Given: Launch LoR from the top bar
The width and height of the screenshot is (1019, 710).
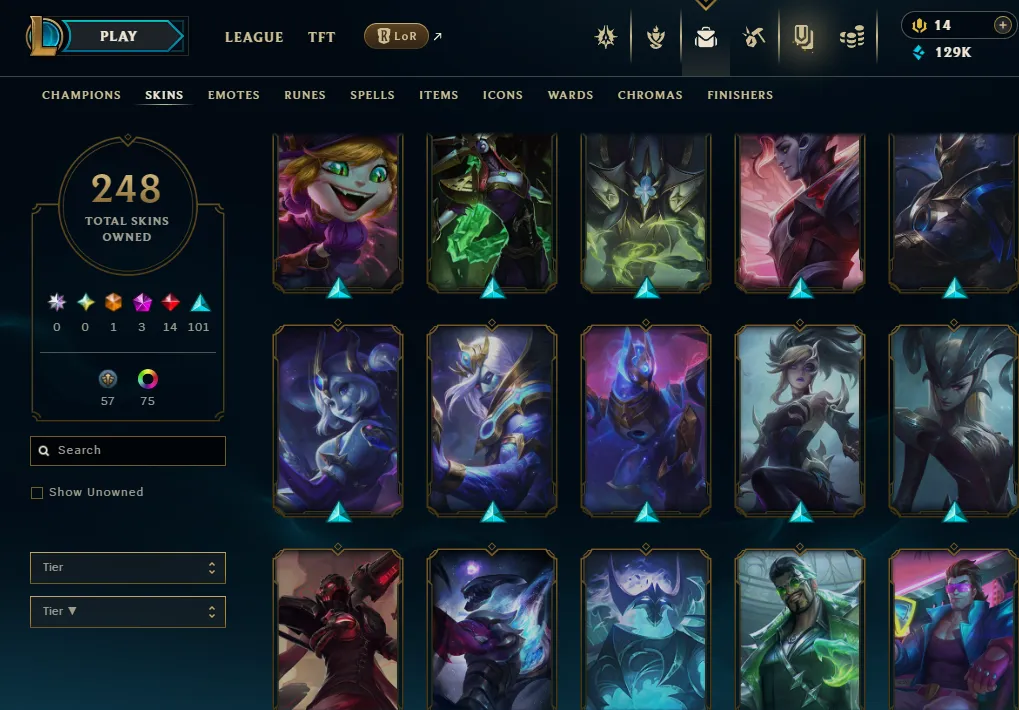Looking at the screenshot, I should [397, 37].
